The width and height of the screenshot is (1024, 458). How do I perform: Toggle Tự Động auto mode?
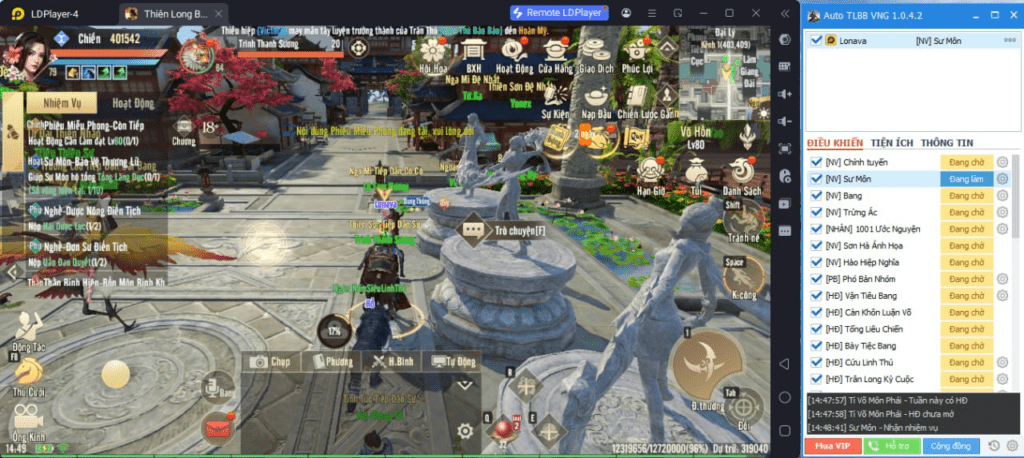point(453,361)
